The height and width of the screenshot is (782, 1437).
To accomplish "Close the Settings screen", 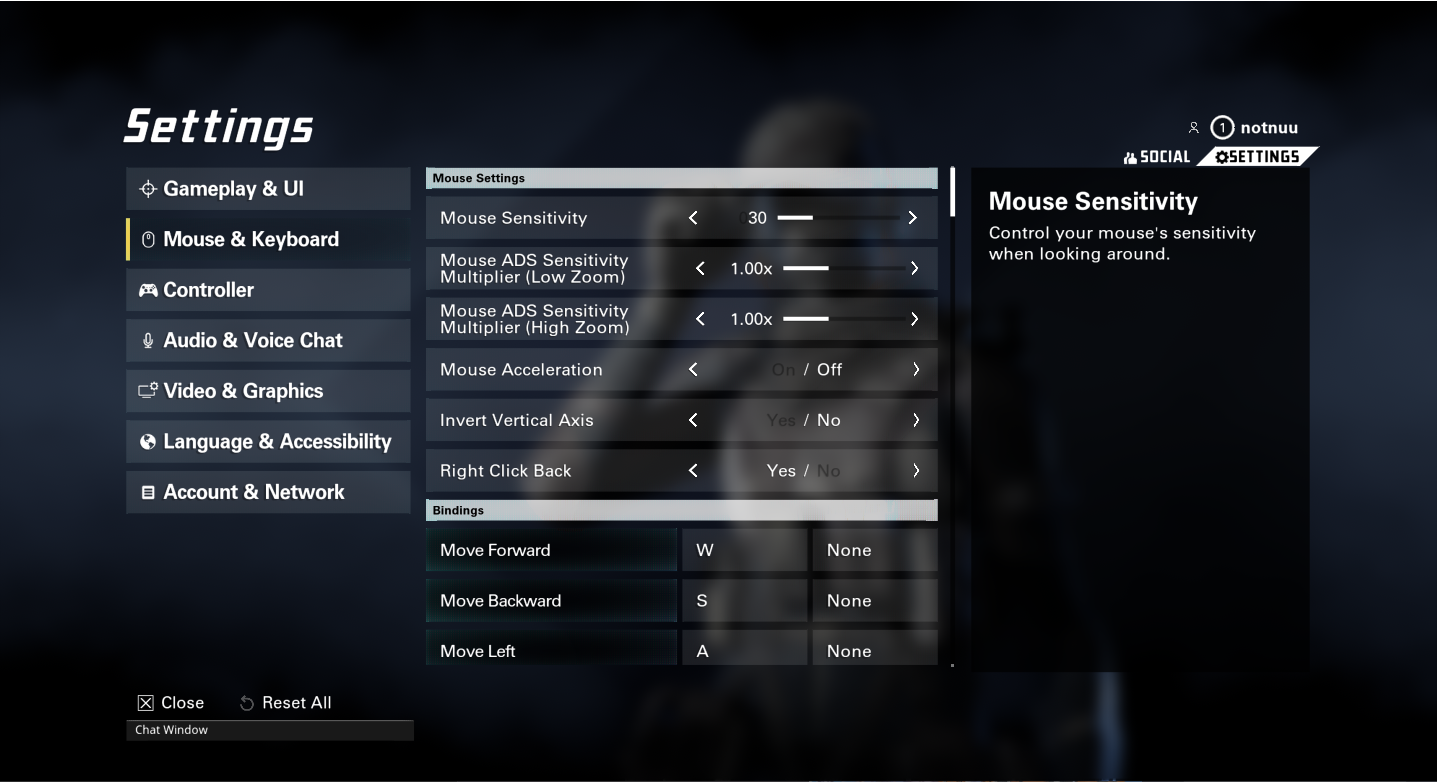I will (x=171, y=702).
